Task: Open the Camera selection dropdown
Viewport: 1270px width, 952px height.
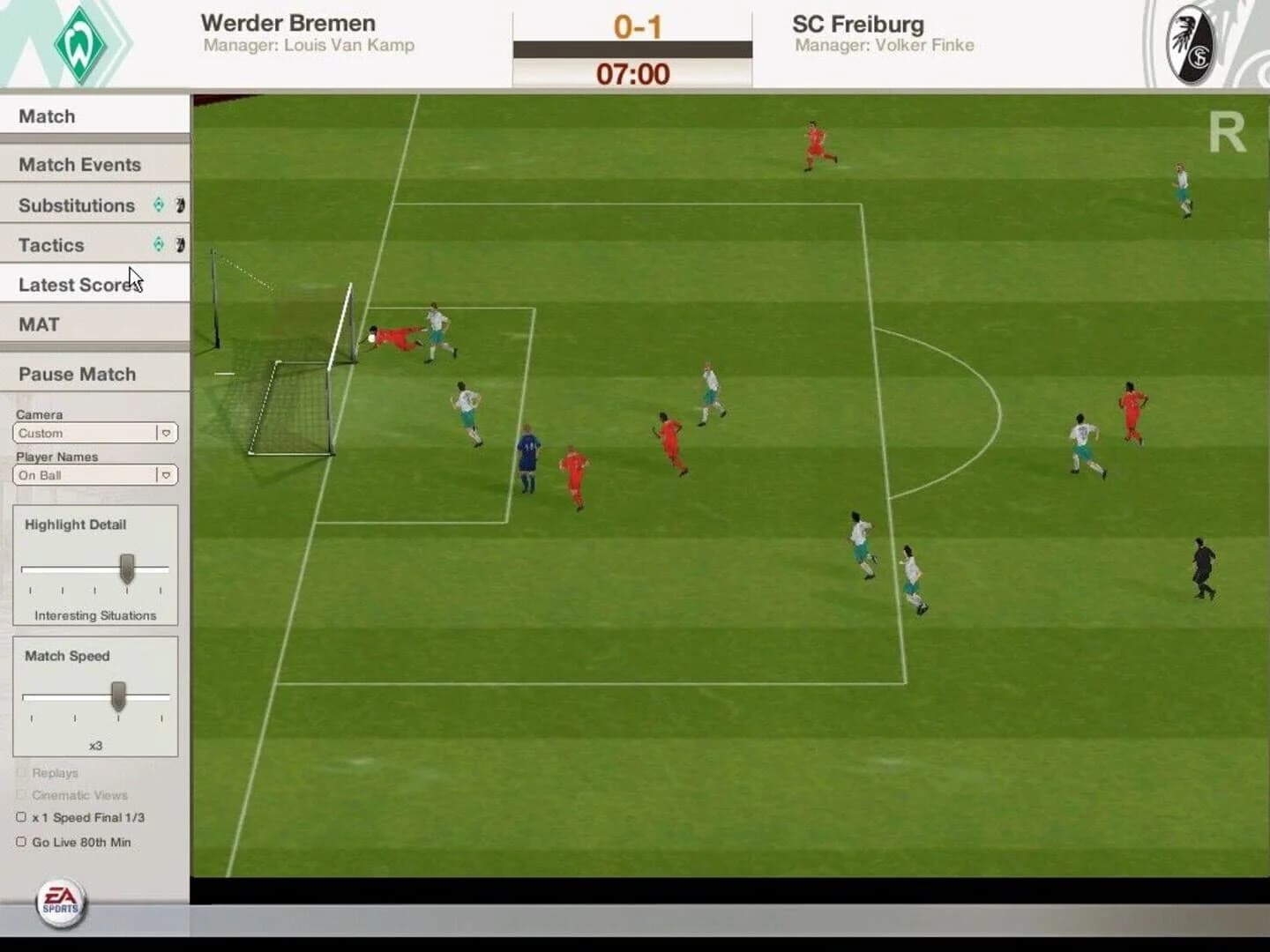Action: [167, 433]
